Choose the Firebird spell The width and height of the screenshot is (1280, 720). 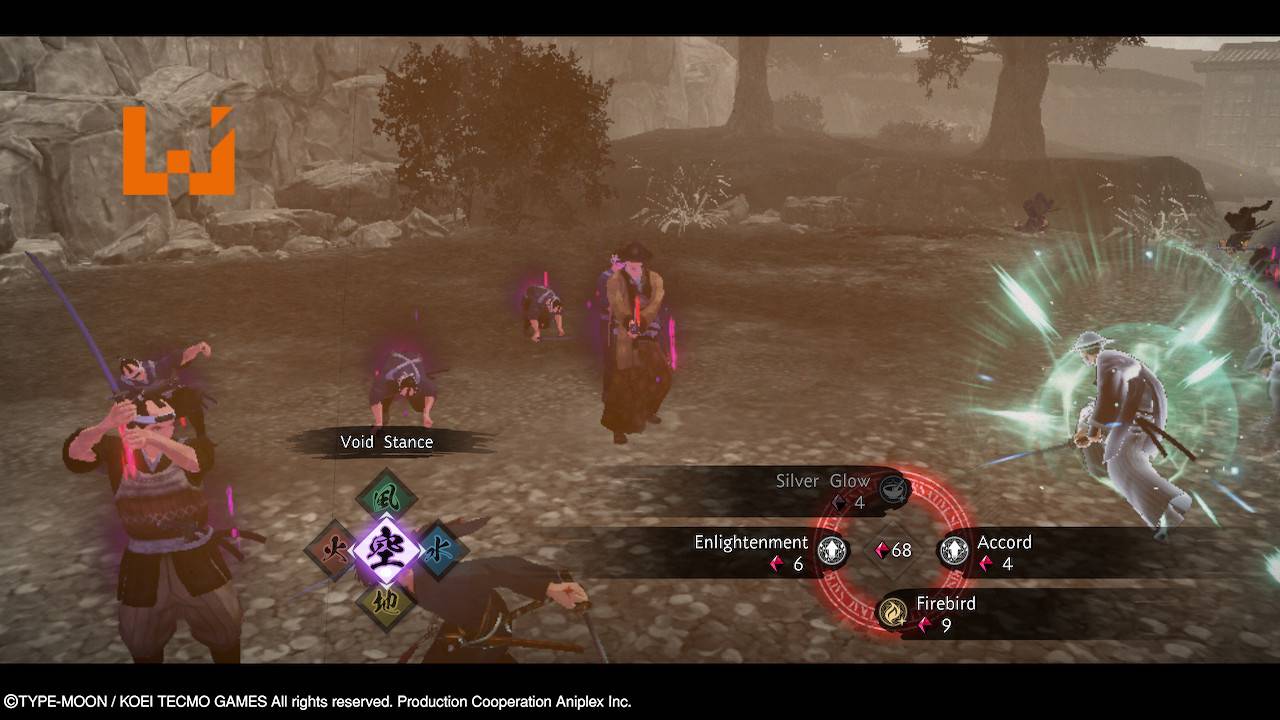[x=893, y=611]
